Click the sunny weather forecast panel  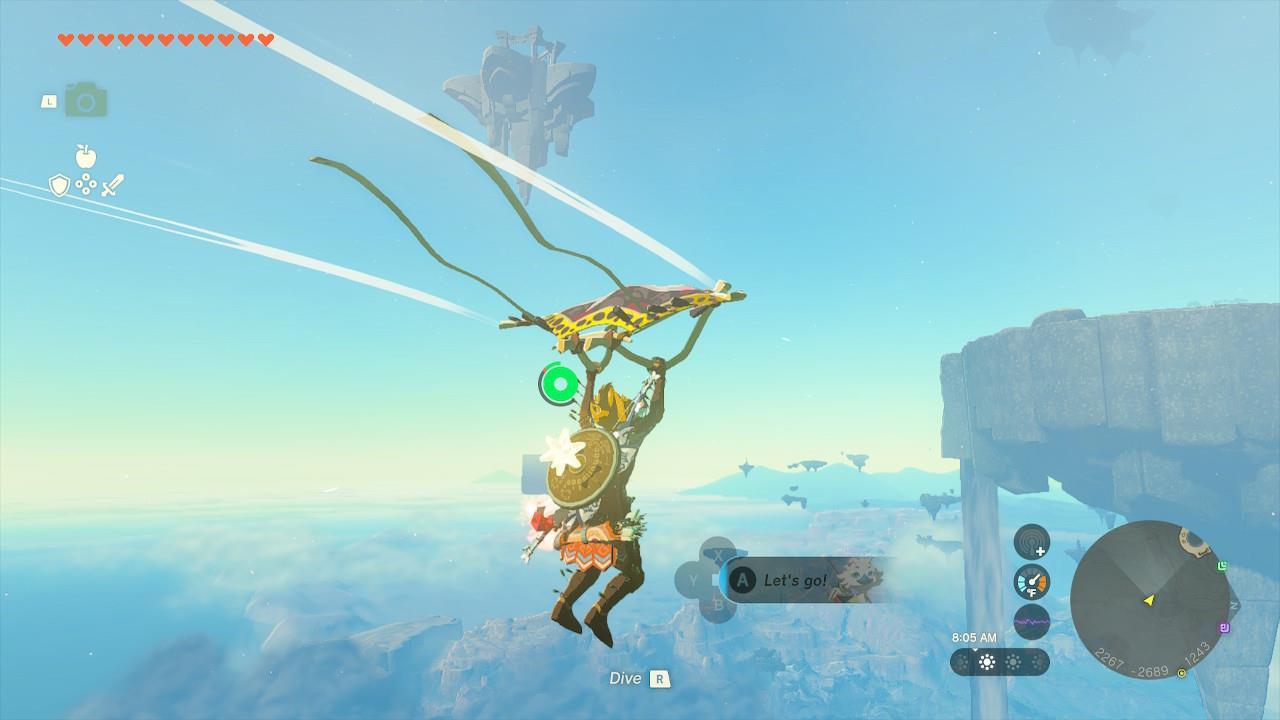(x=1000, y=662)
